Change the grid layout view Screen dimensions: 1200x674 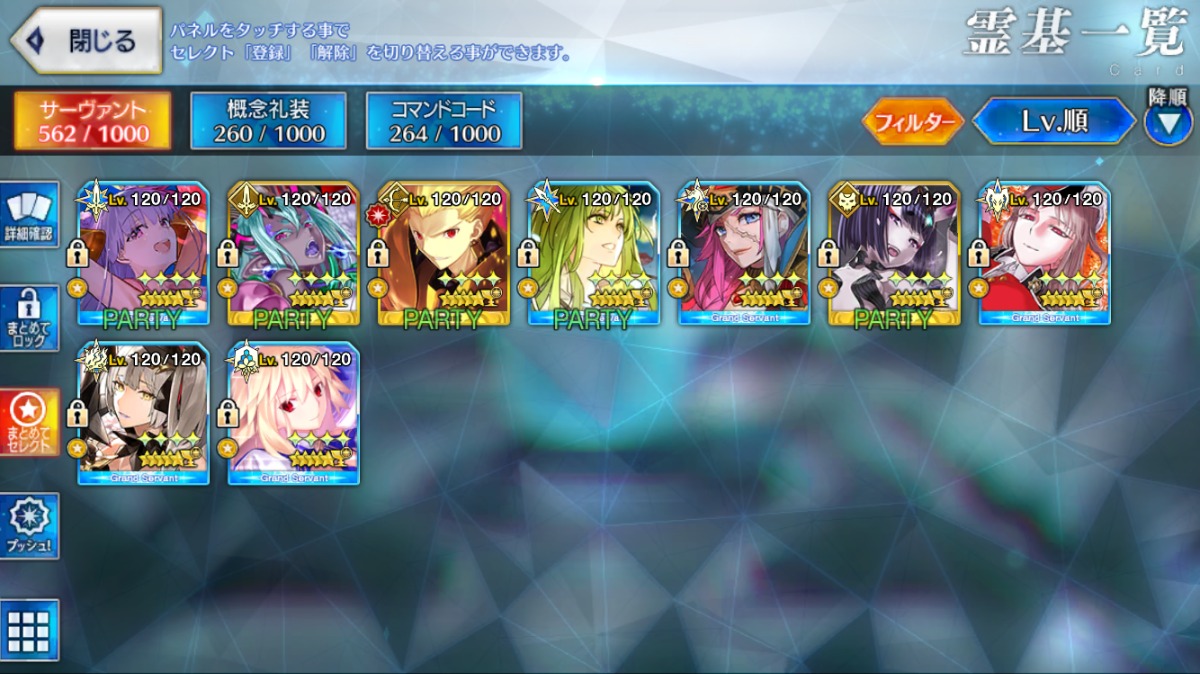click(29, 630)
